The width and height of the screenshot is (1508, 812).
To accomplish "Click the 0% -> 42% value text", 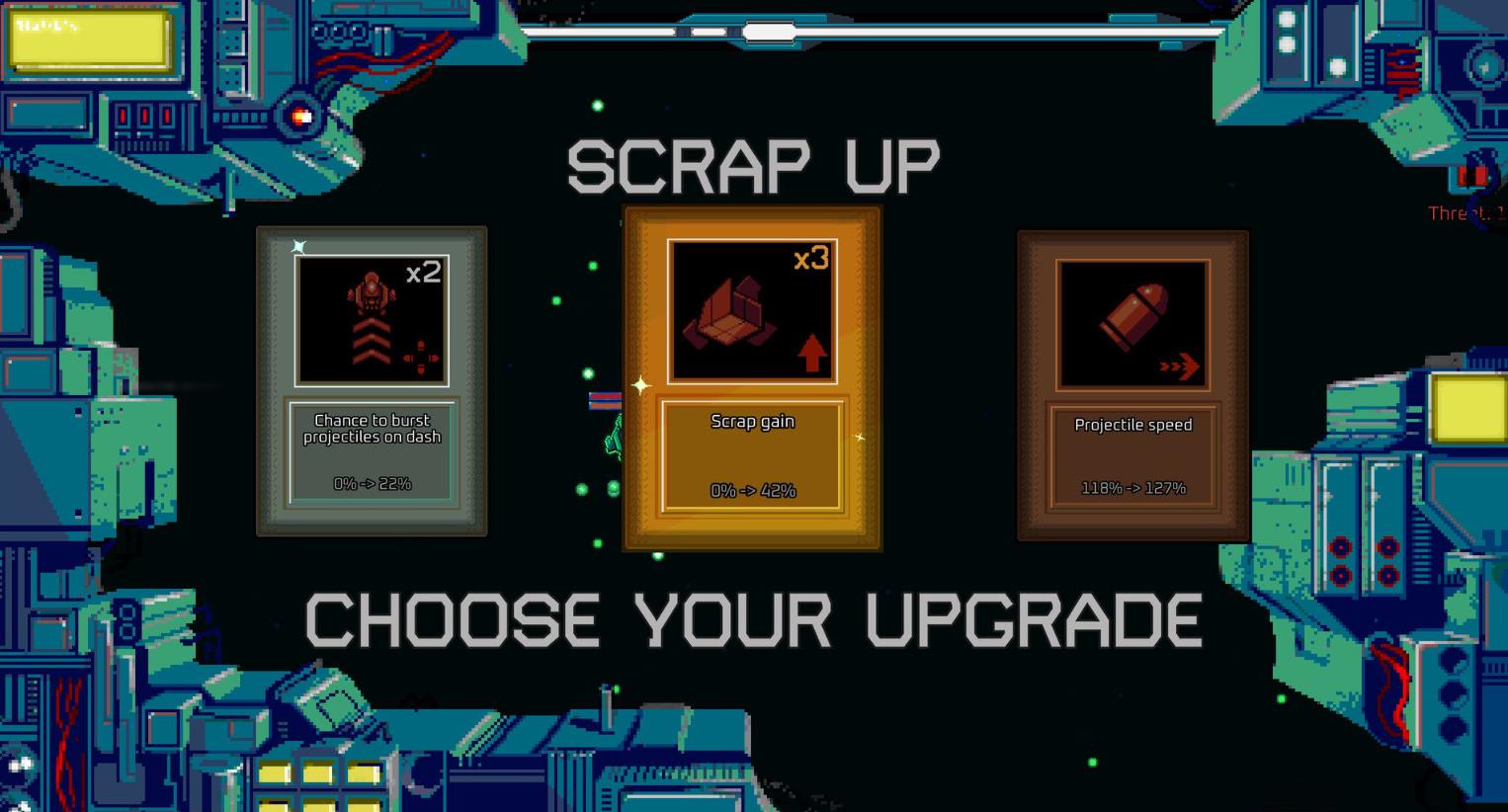I will [x=752, y=490].
